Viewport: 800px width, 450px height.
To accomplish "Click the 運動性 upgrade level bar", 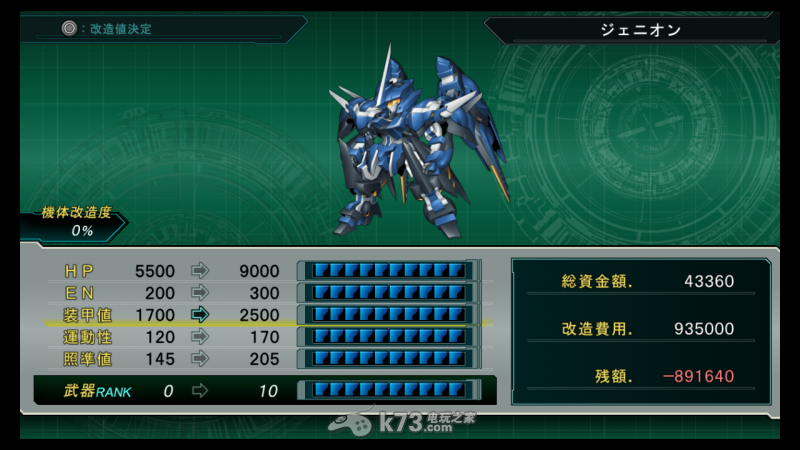I will coord(388,337).
